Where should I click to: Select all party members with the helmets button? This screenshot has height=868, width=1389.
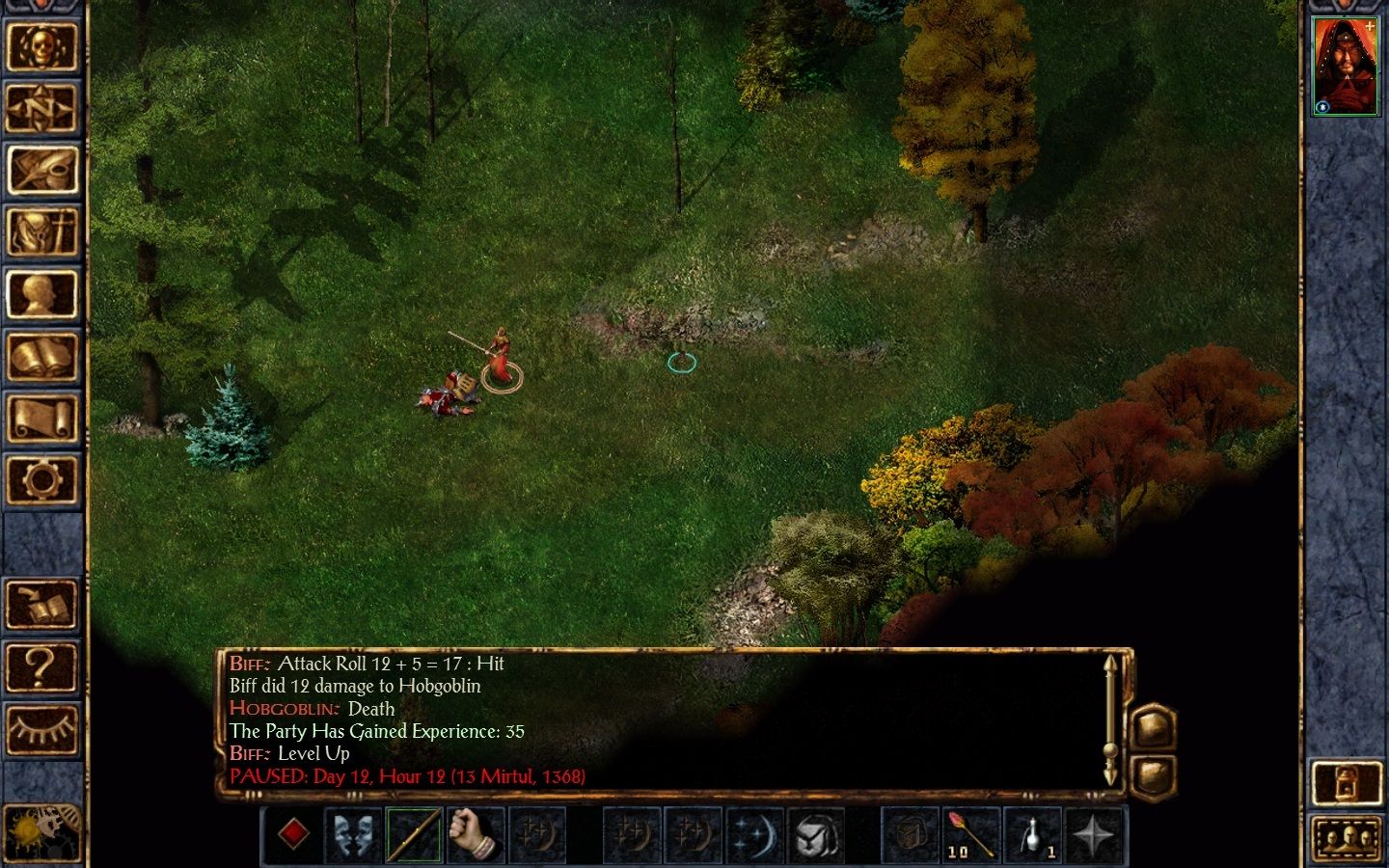[1347, 837]
